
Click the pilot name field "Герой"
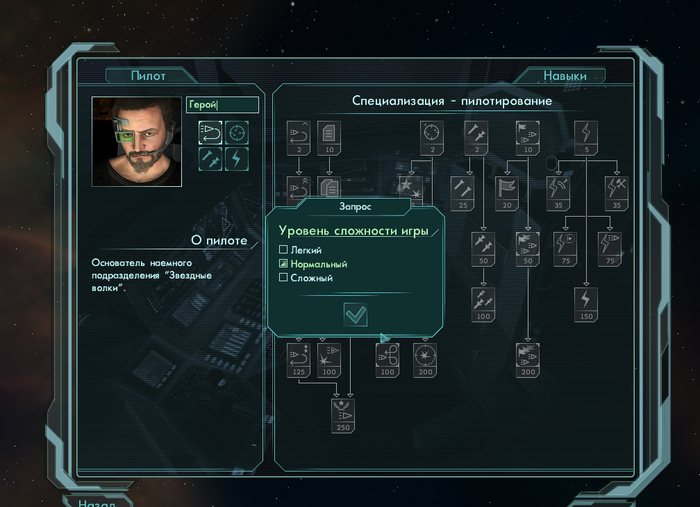pyautogui.click(x=222, y=105)
